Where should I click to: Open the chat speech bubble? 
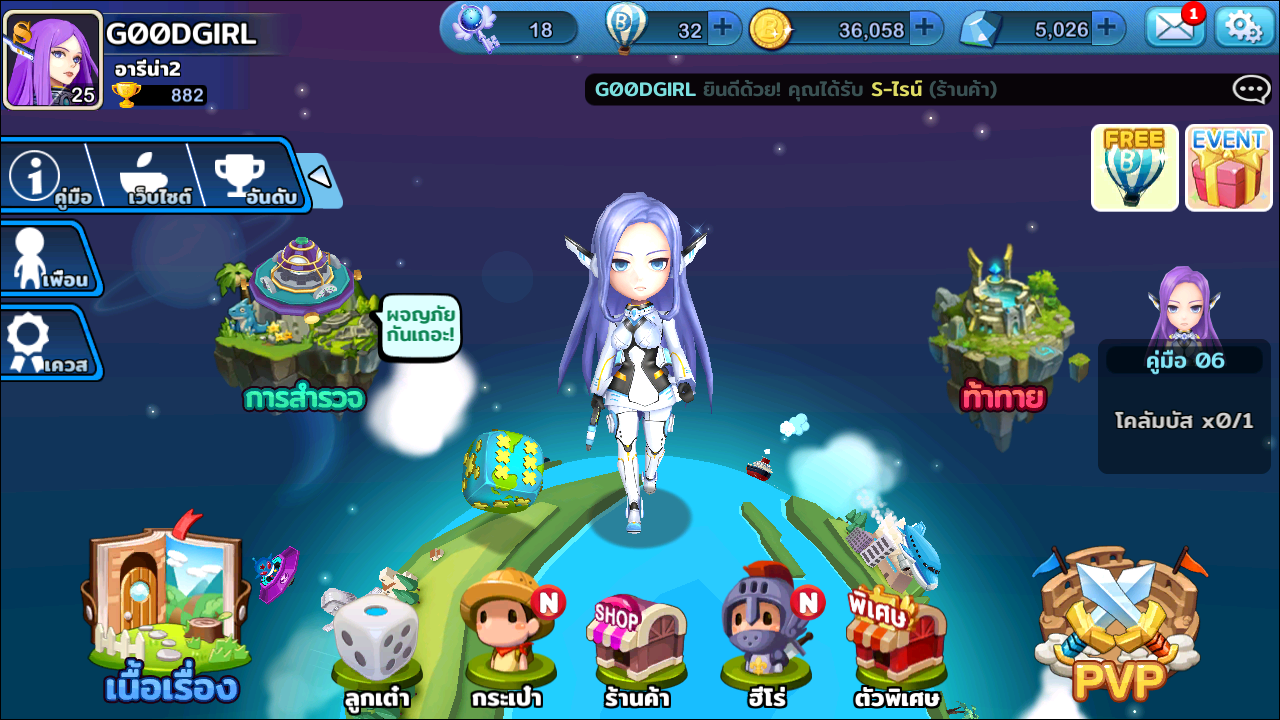1251,90
